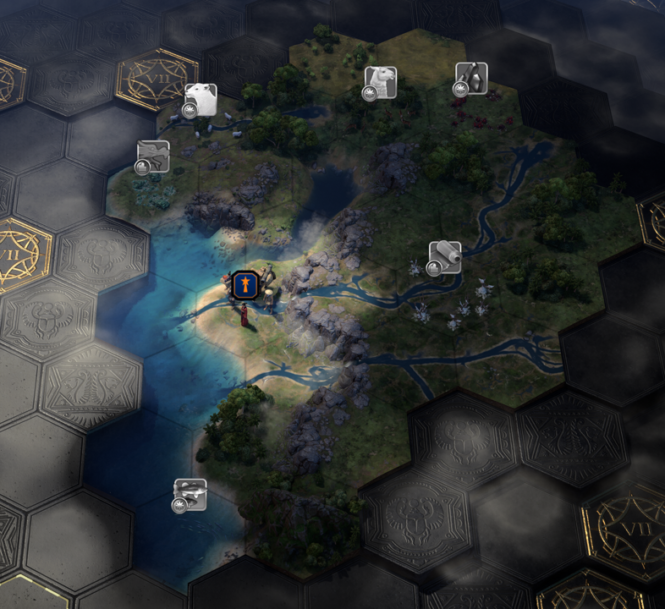The width and height of the screenshot is (665, 609).
Task: Inspect the rolled cloth resource icon
Action: coord(444,256)
